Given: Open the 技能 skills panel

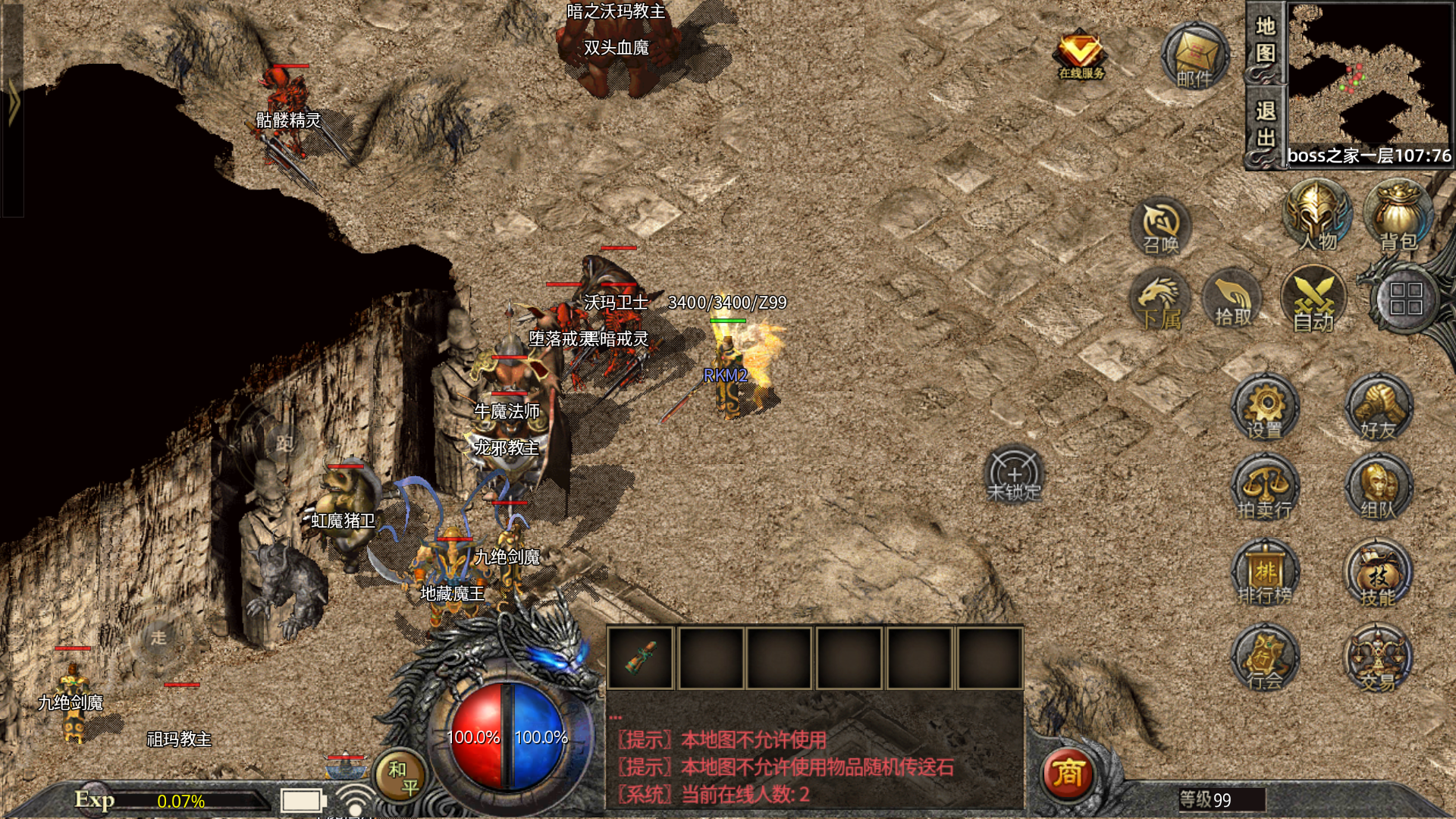Looking at the screenshot, I should pyautogui.click(x=1378, y=574).
